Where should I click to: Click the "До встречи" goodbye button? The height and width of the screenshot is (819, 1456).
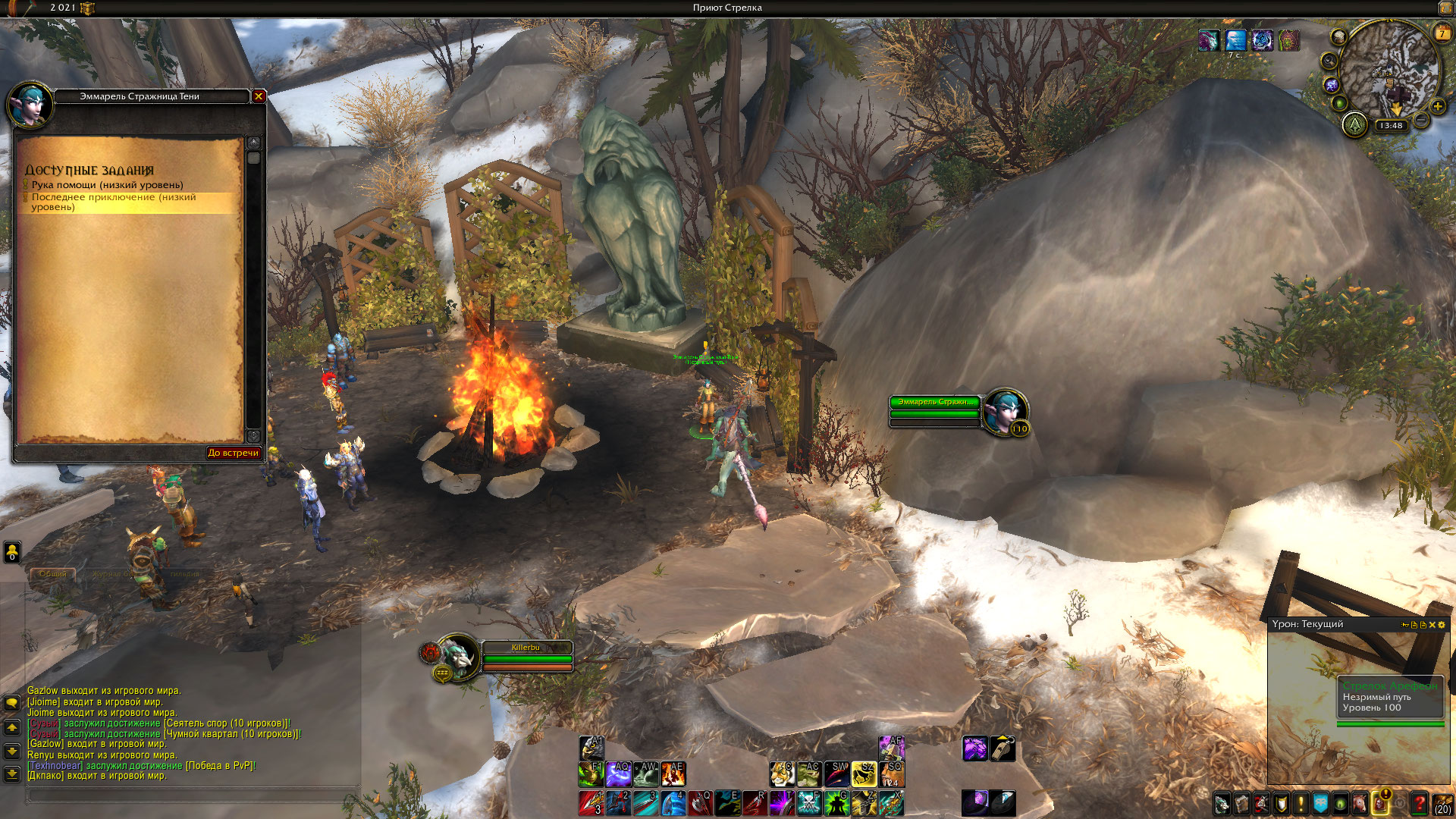[x=233, y=453]
